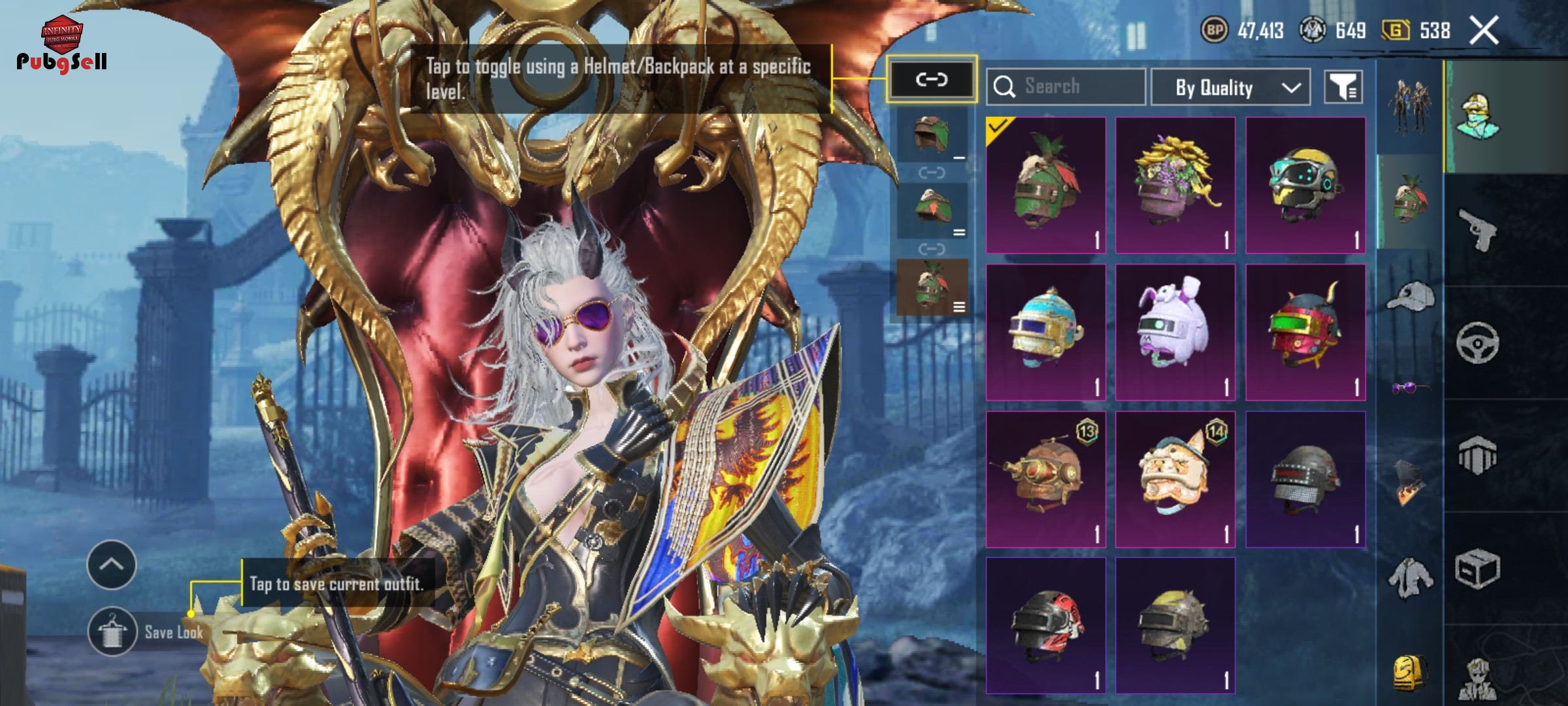Open the baseball cap headwear tab
The image size is (1568, 706).
pos(1410,297)
